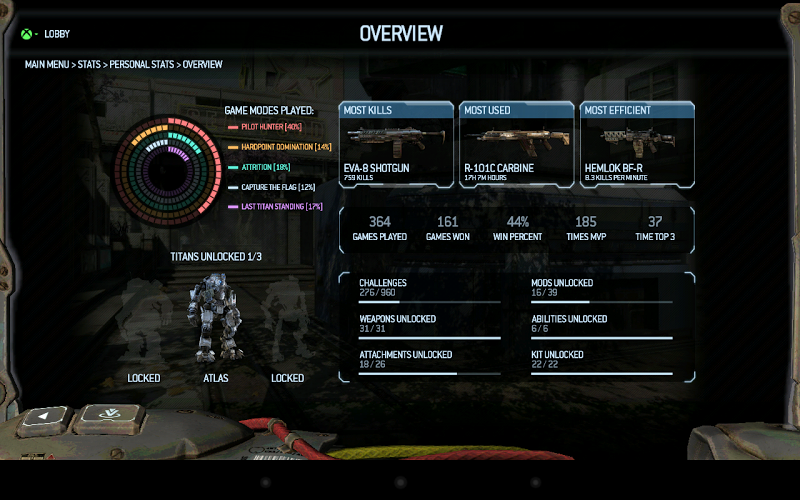Open the Challenges progress row
Viewport: 800px width, 500px height.
tap(429, 290)
